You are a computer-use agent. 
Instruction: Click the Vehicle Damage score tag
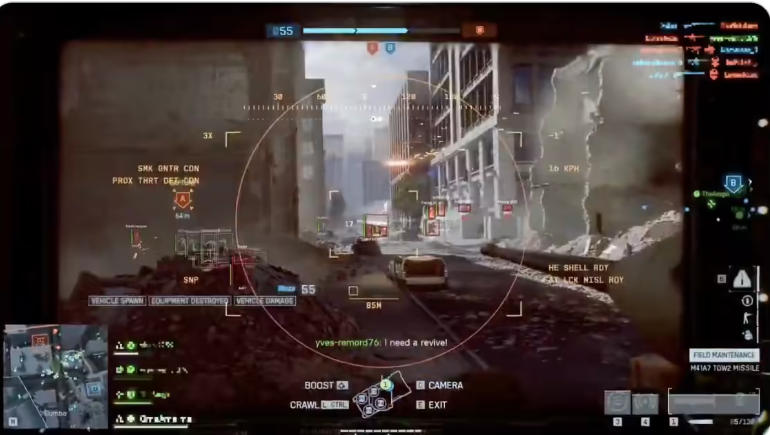point(265,300)
